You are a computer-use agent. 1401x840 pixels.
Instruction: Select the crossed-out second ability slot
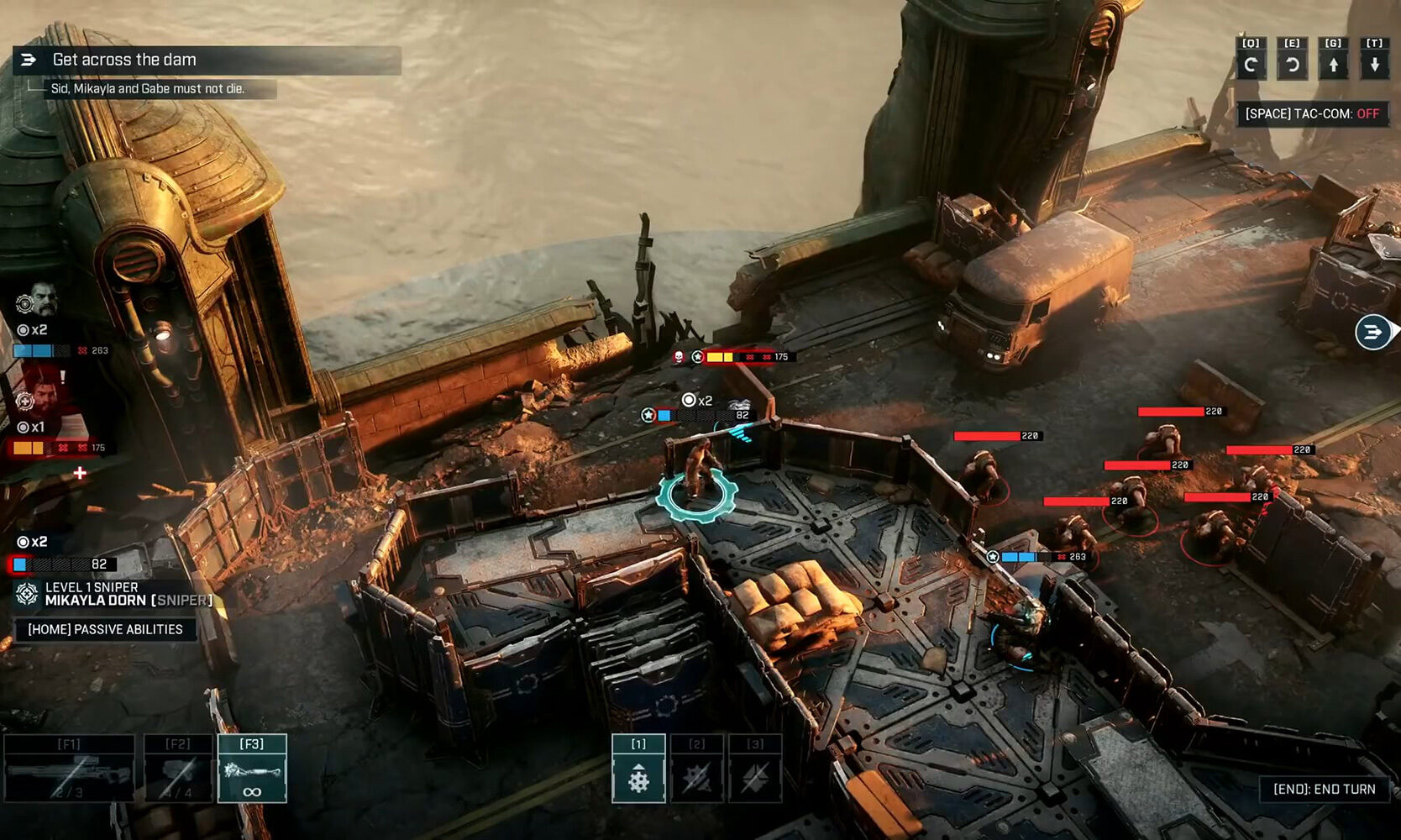pos(697,769)
